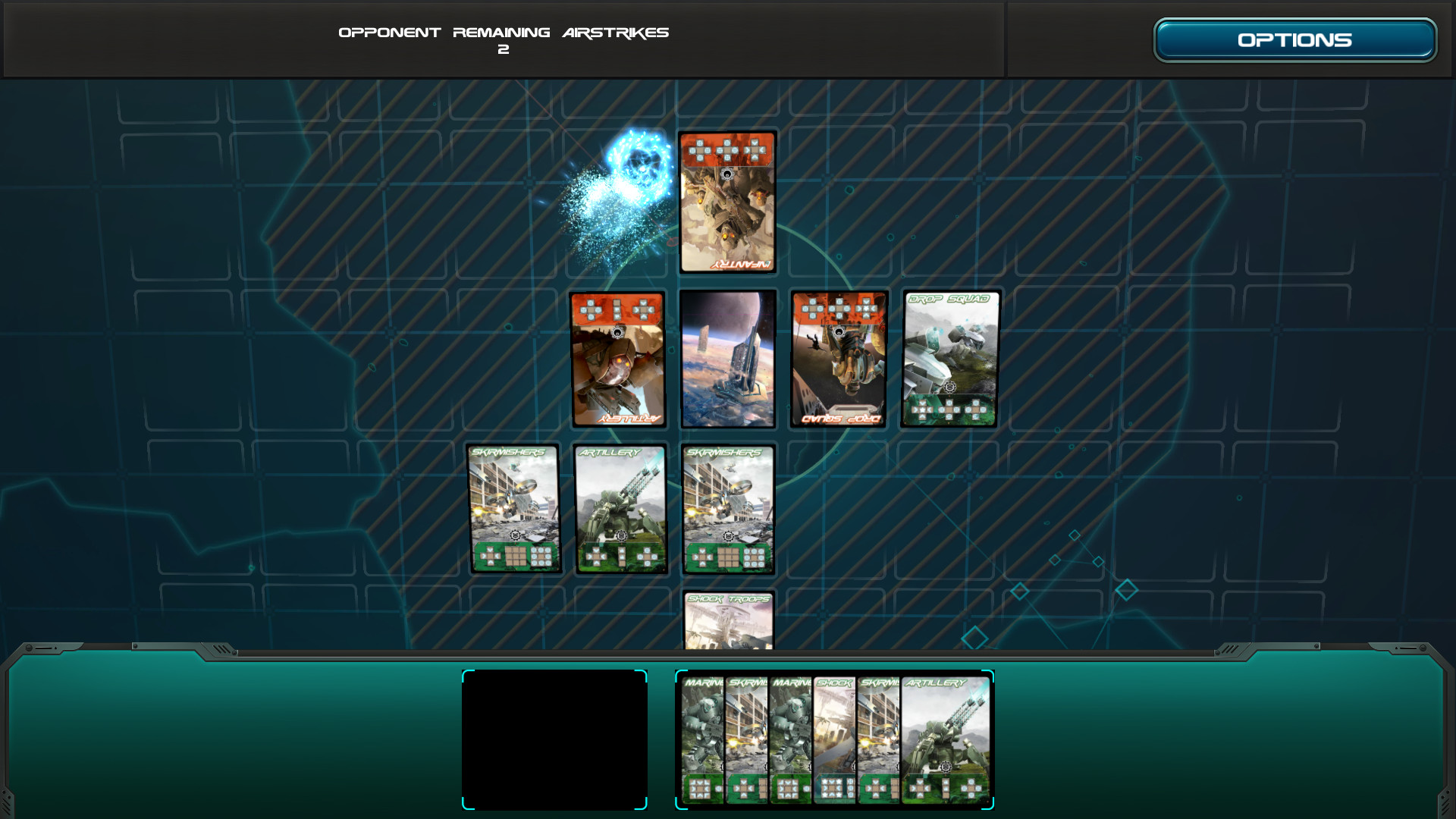The height and width of the screenshot is (819, 1456).
Task: Select the Shock Troops card below the Skirmishers
Action: click(x=729, y=618)
